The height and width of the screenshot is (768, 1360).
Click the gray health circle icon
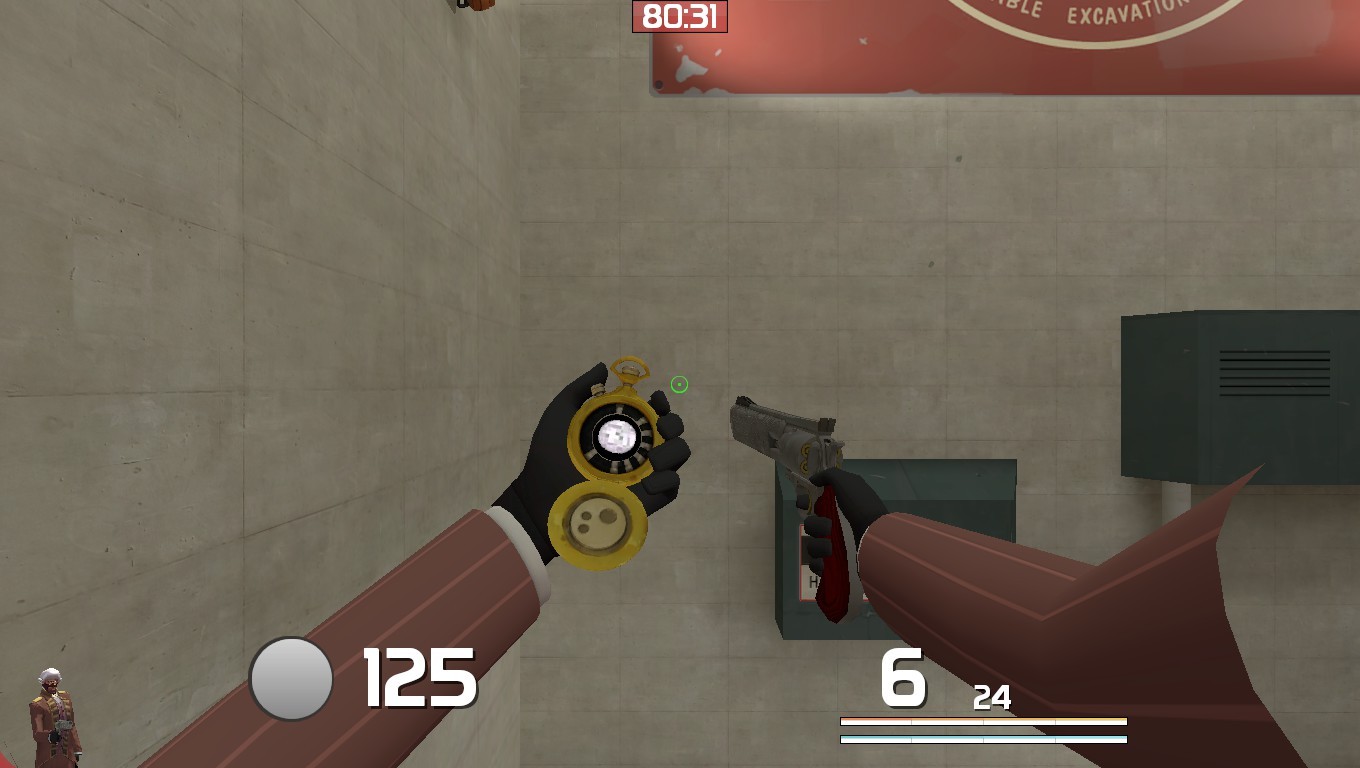tap(291, 677)
